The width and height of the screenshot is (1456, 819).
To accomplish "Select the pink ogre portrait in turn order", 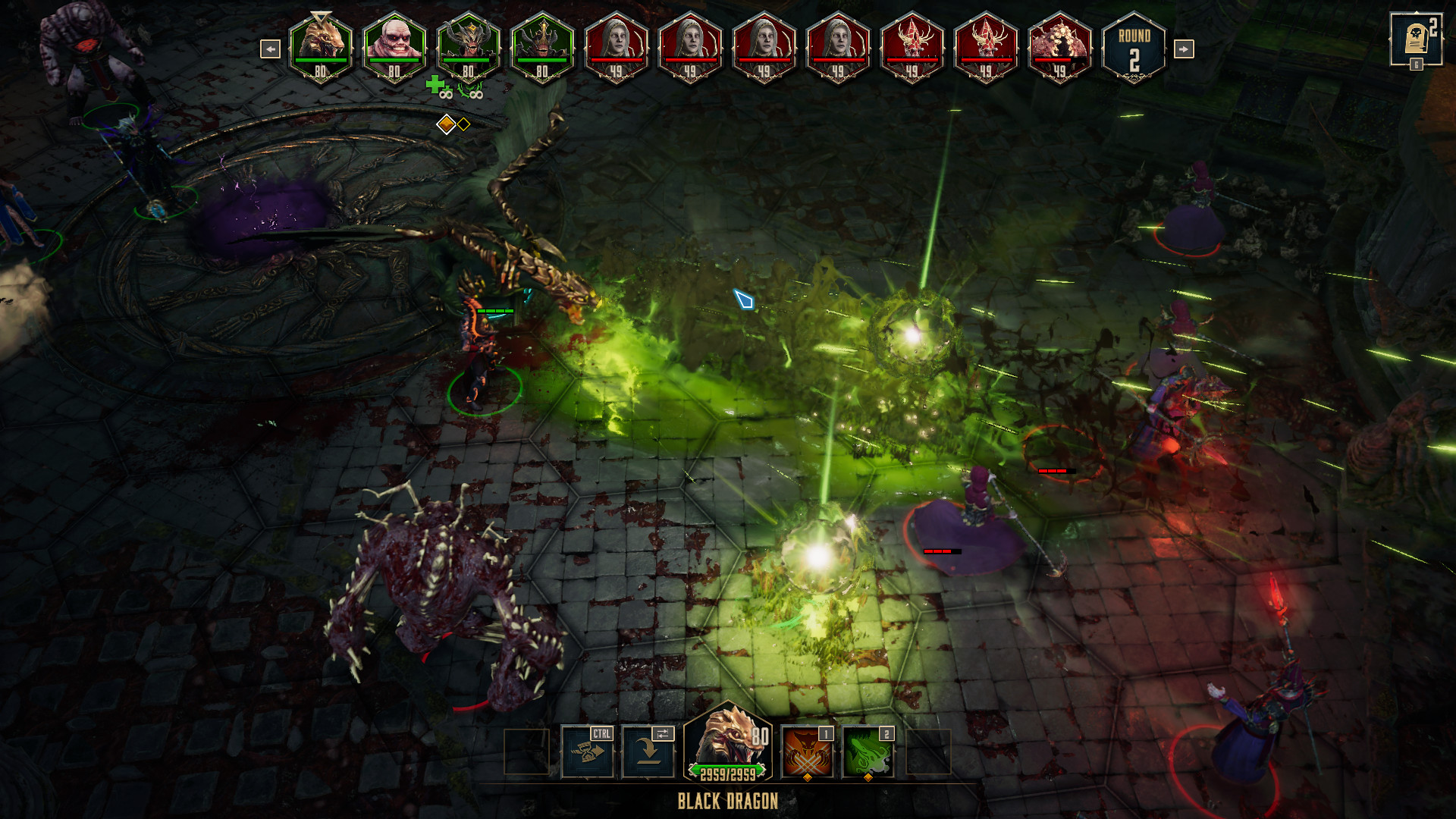I will 393,45.
